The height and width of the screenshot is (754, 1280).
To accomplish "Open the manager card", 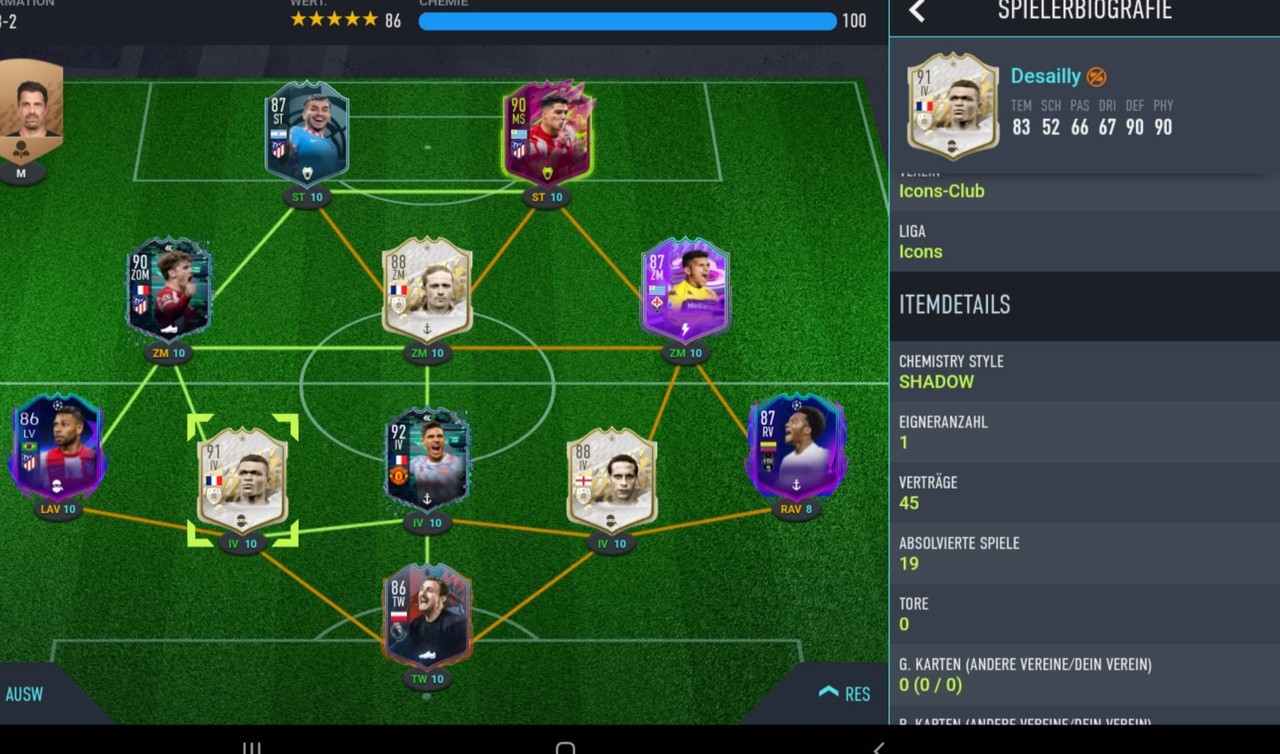I will pyautogui.click(x=27, y=112).
